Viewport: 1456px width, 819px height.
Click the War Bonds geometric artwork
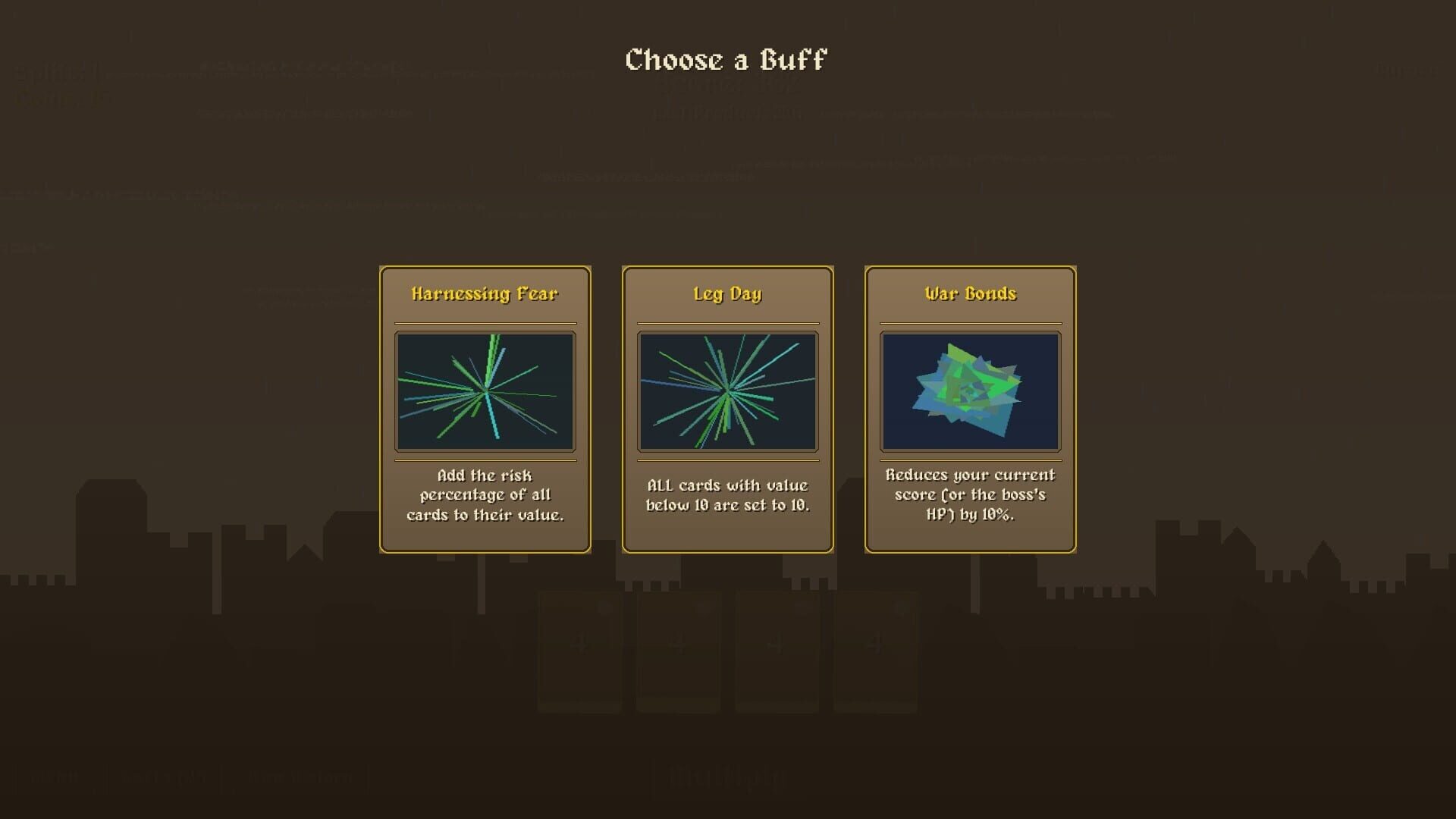point(971,391)
